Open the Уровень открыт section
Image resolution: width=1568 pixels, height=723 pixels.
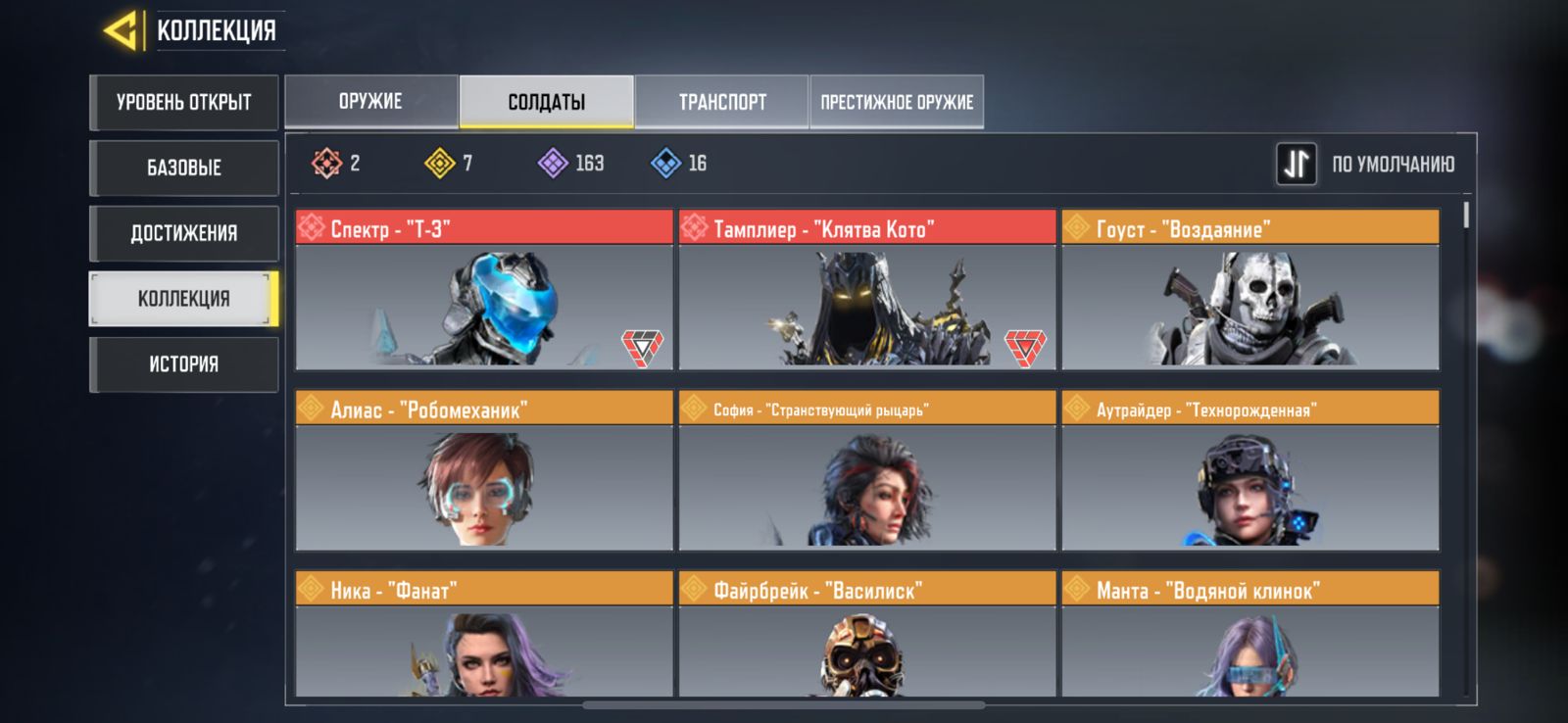[184, 103]
